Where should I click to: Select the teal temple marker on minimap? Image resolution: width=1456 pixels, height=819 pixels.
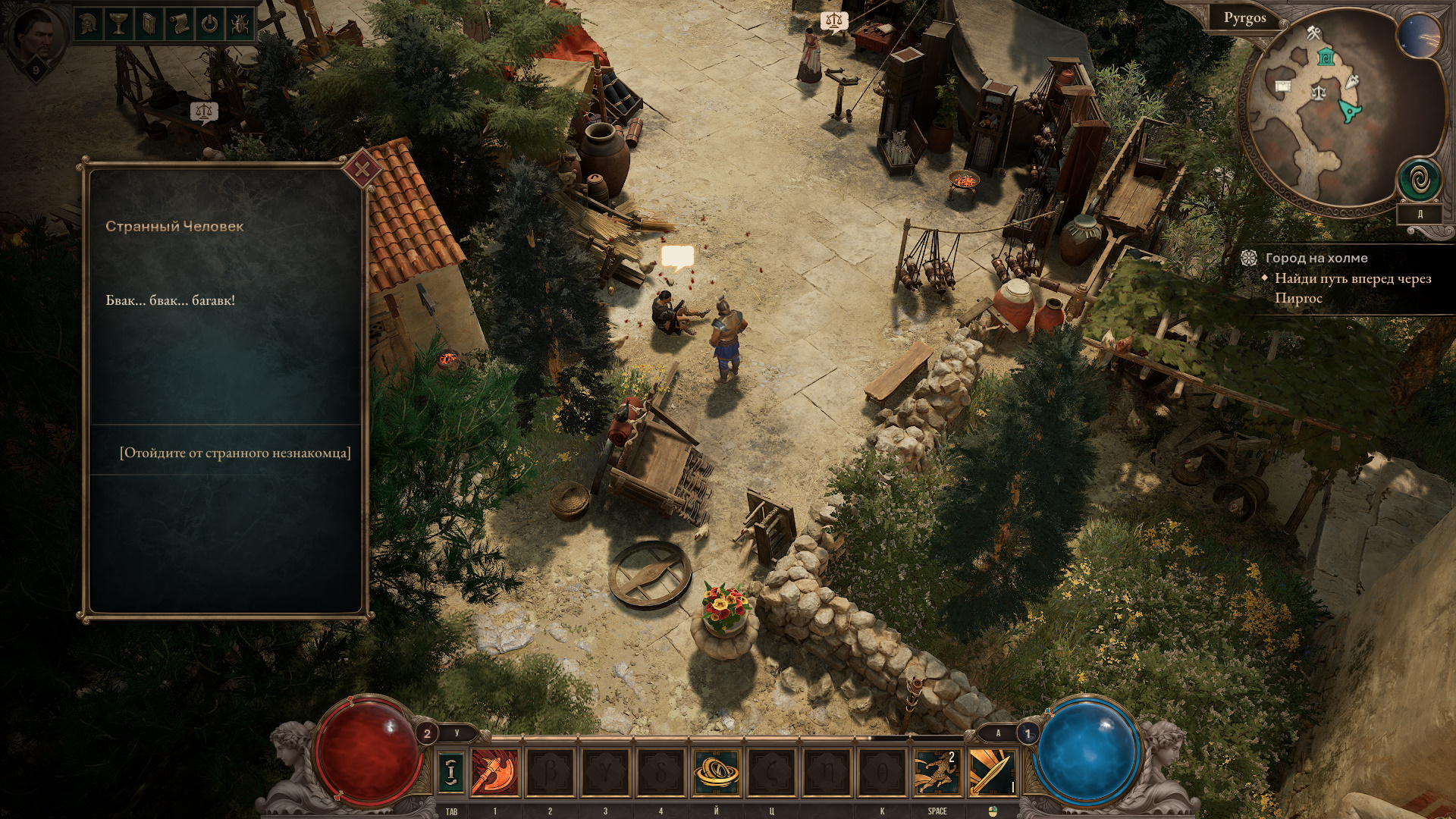pyautogui.click(x=1326, y=57)
